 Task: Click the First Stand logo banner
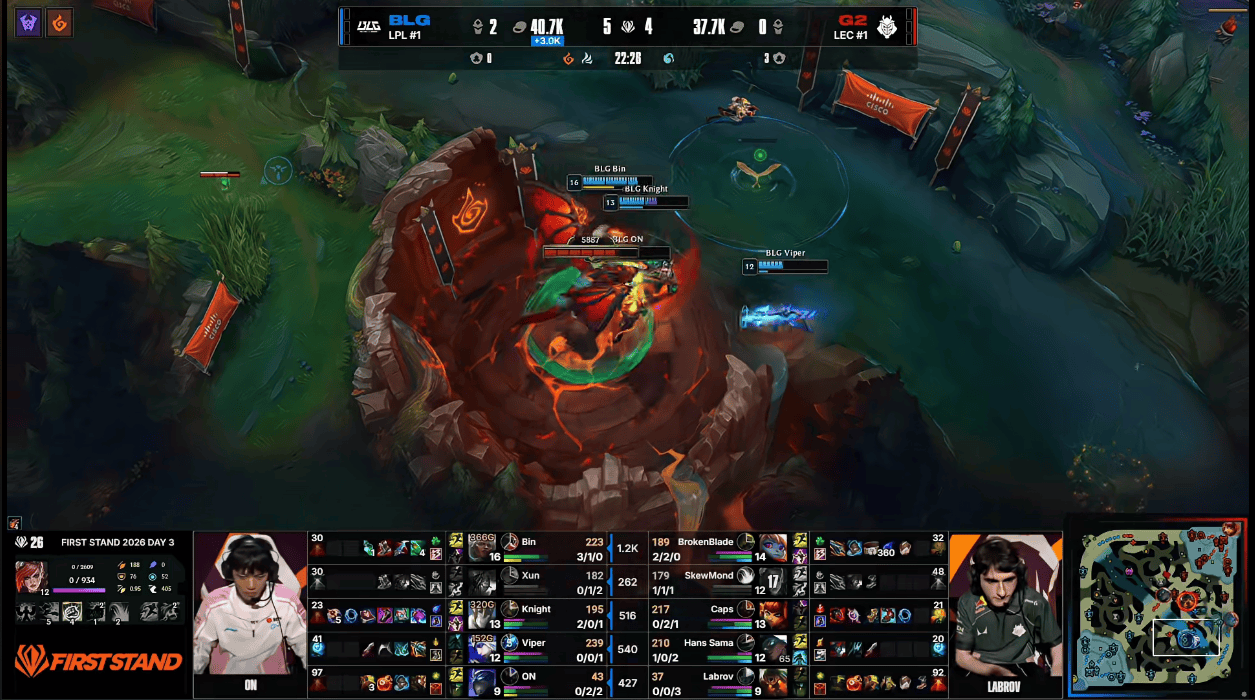pyautogui.click(x=98, y=661)
